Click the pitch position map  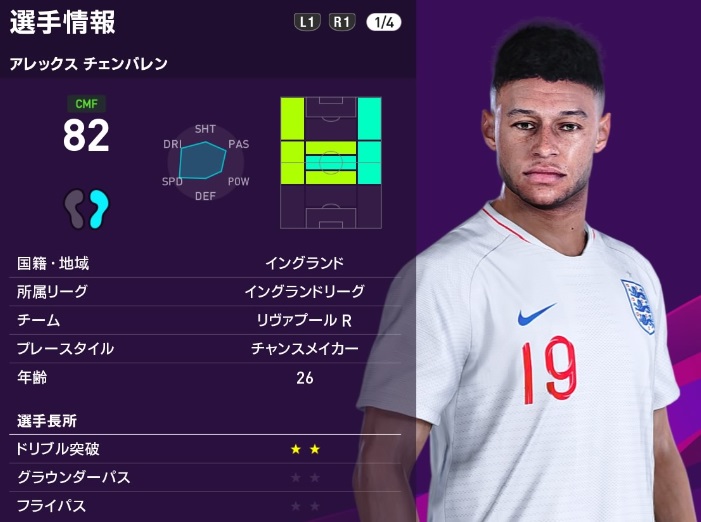[x=331, y=162]
